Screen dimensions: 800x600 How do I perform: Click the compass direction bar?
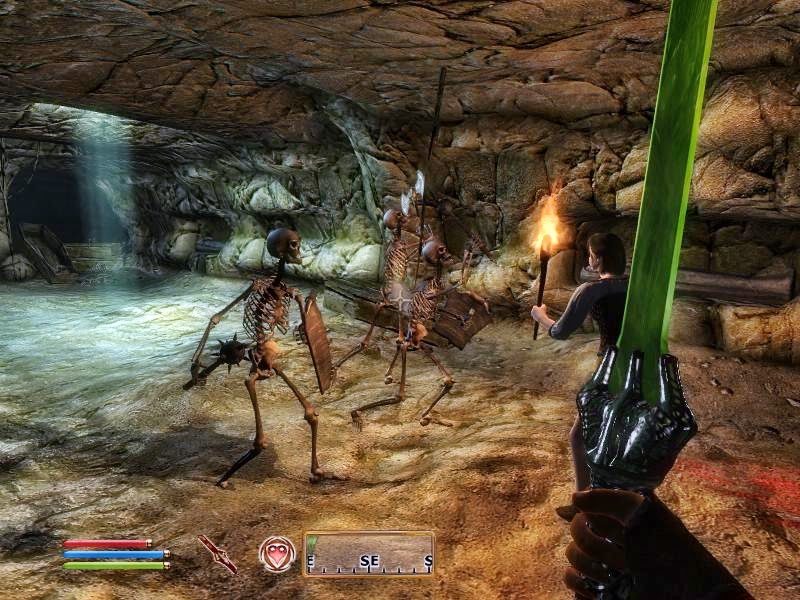coord(369,553)
